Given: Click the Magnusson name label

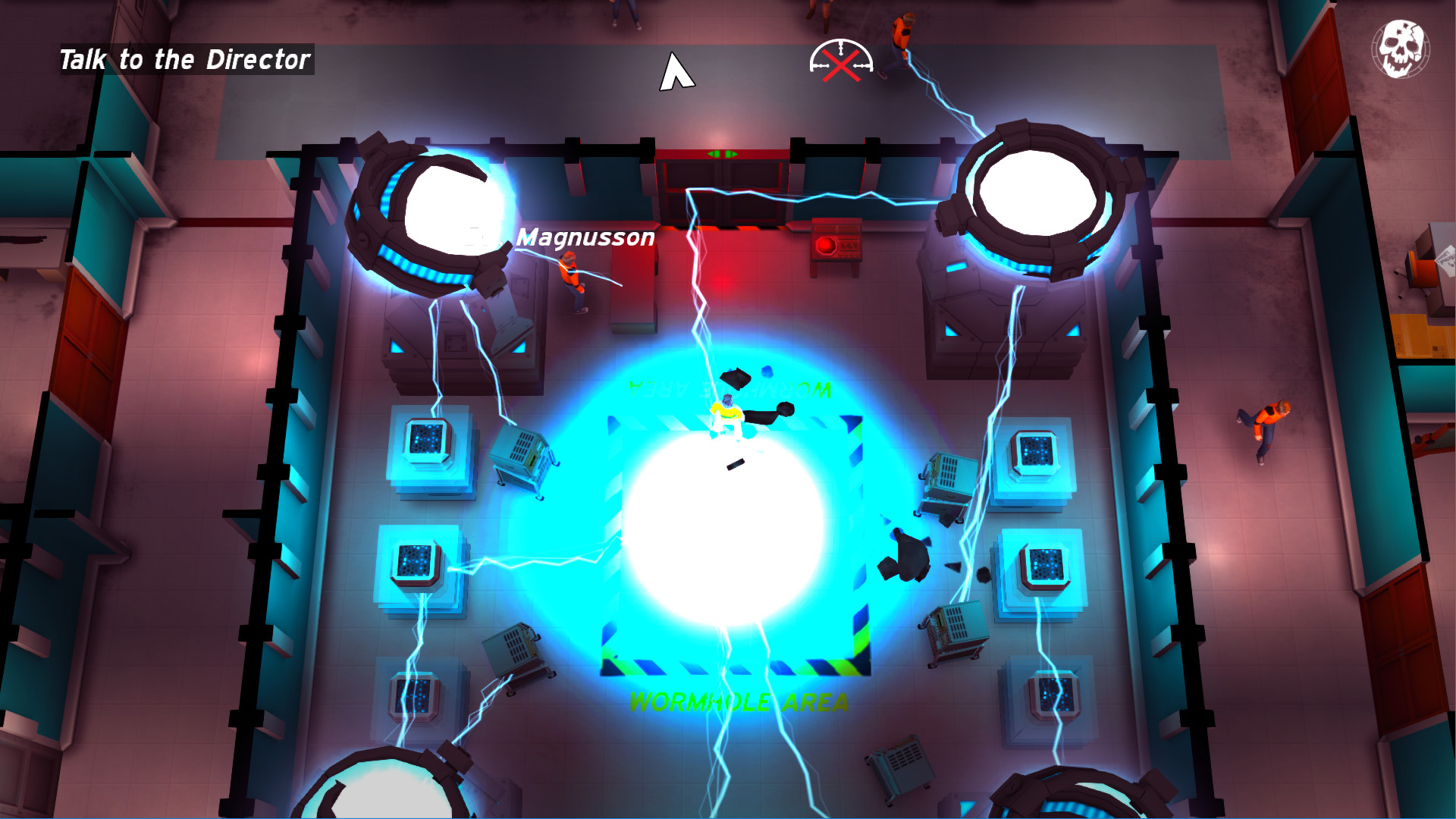Looking at the screenshot, I should click(x=584, y=239).
